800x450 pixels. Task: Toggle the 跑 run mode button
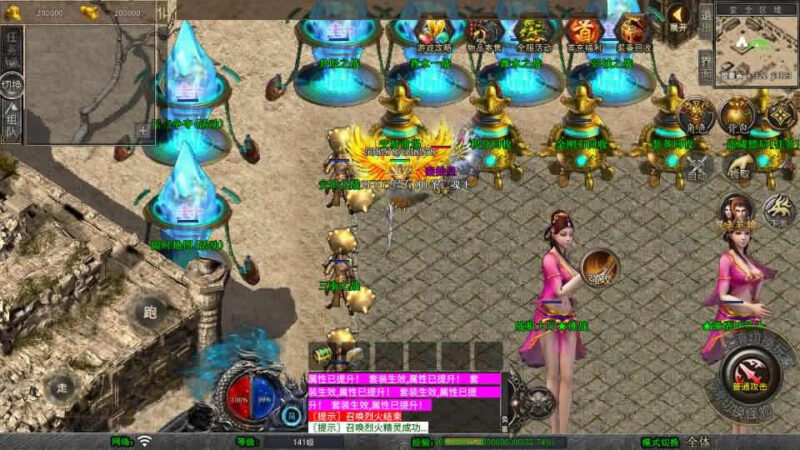point(149,311)
